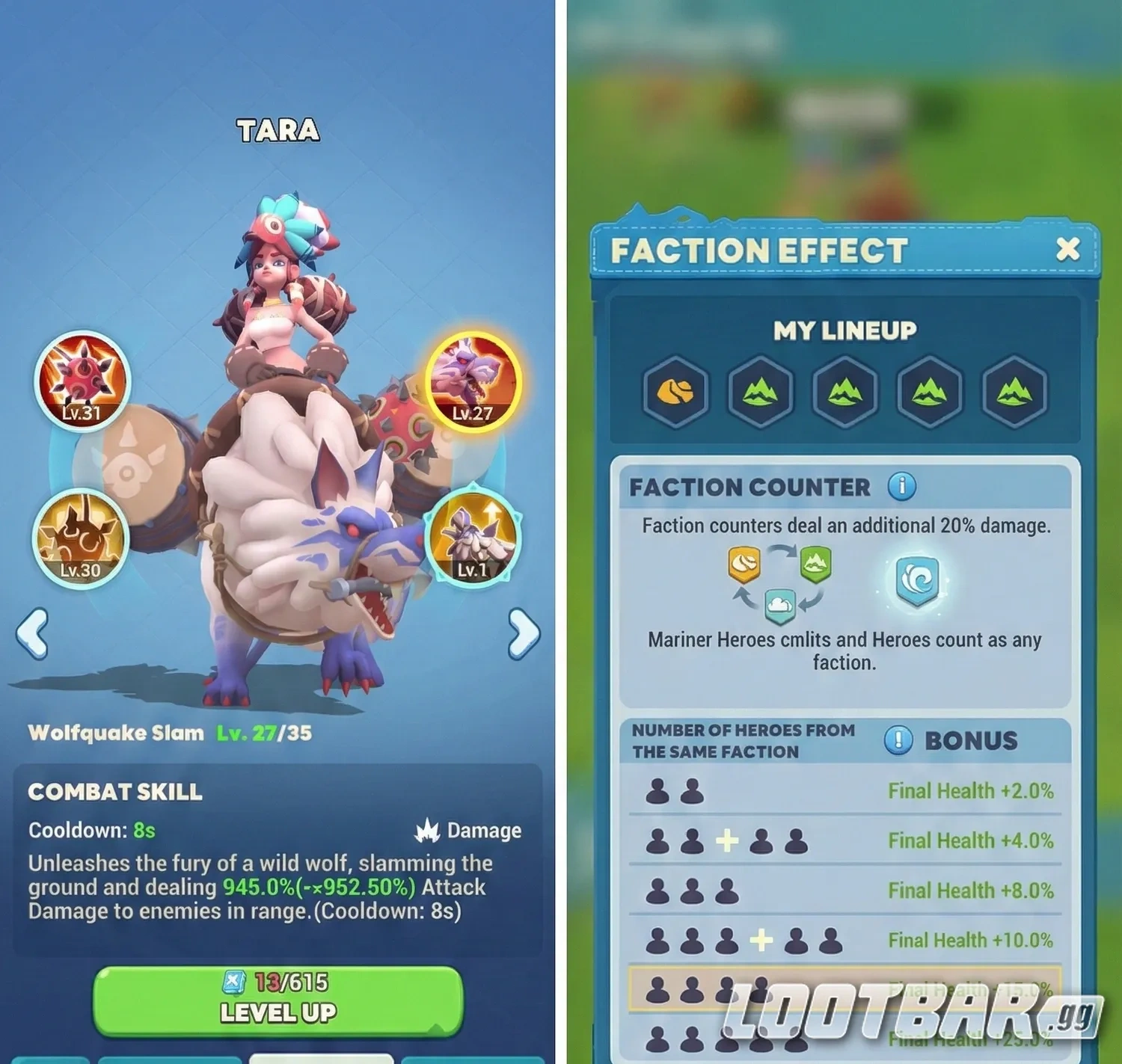Close the Faction Effect panel
This screenshot has width=1122, height=1064.
click(x=1067, y=249)
